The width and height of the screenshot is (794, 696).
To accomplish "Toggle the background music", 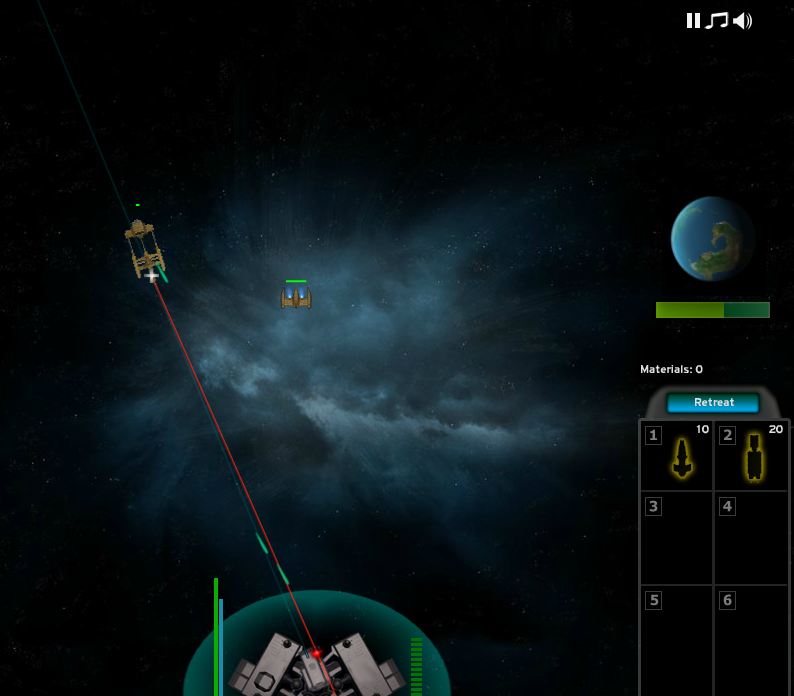I will 716,20.
